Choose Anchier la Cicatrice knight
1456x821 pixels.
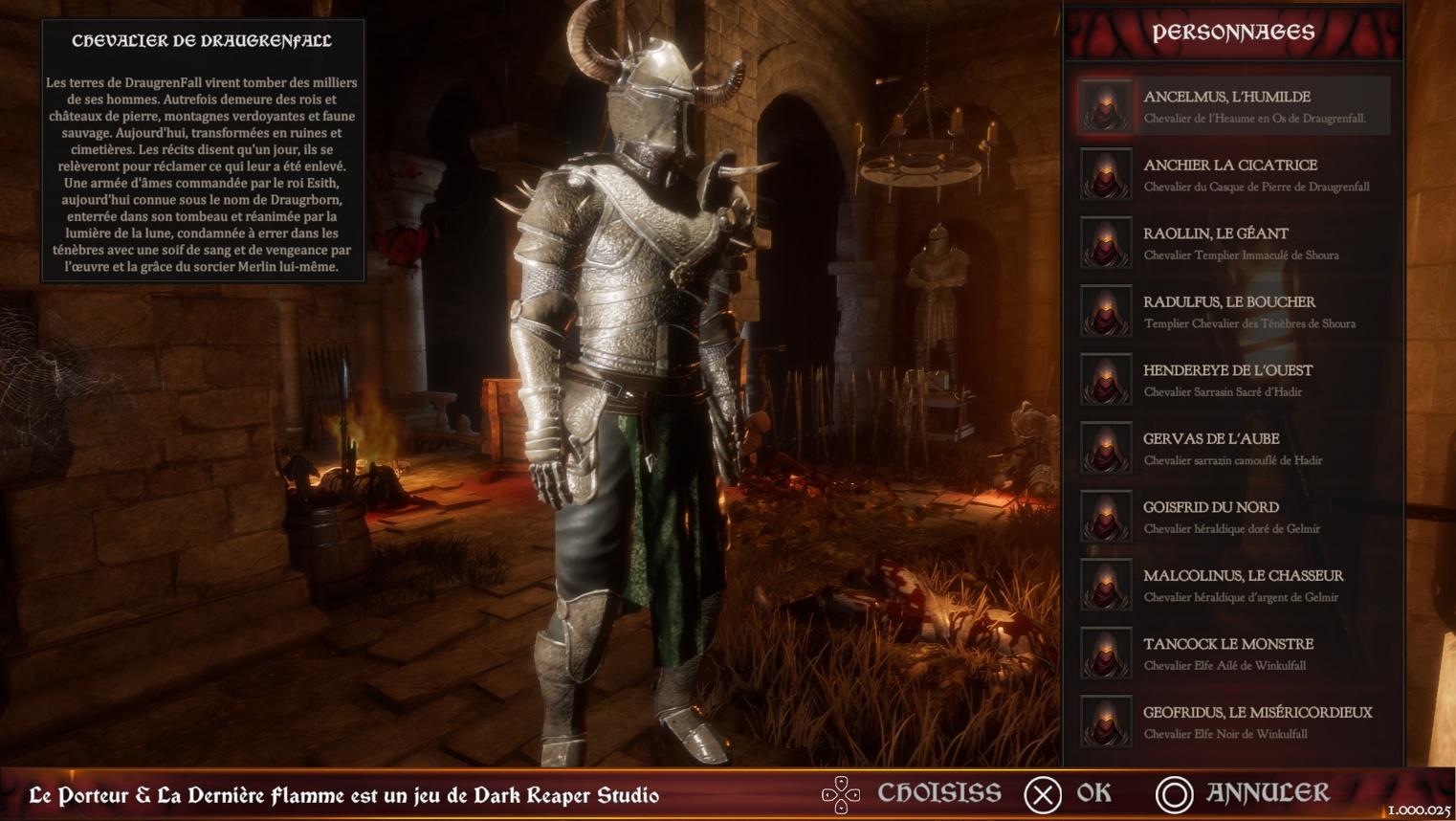[x=1232, y=174]
